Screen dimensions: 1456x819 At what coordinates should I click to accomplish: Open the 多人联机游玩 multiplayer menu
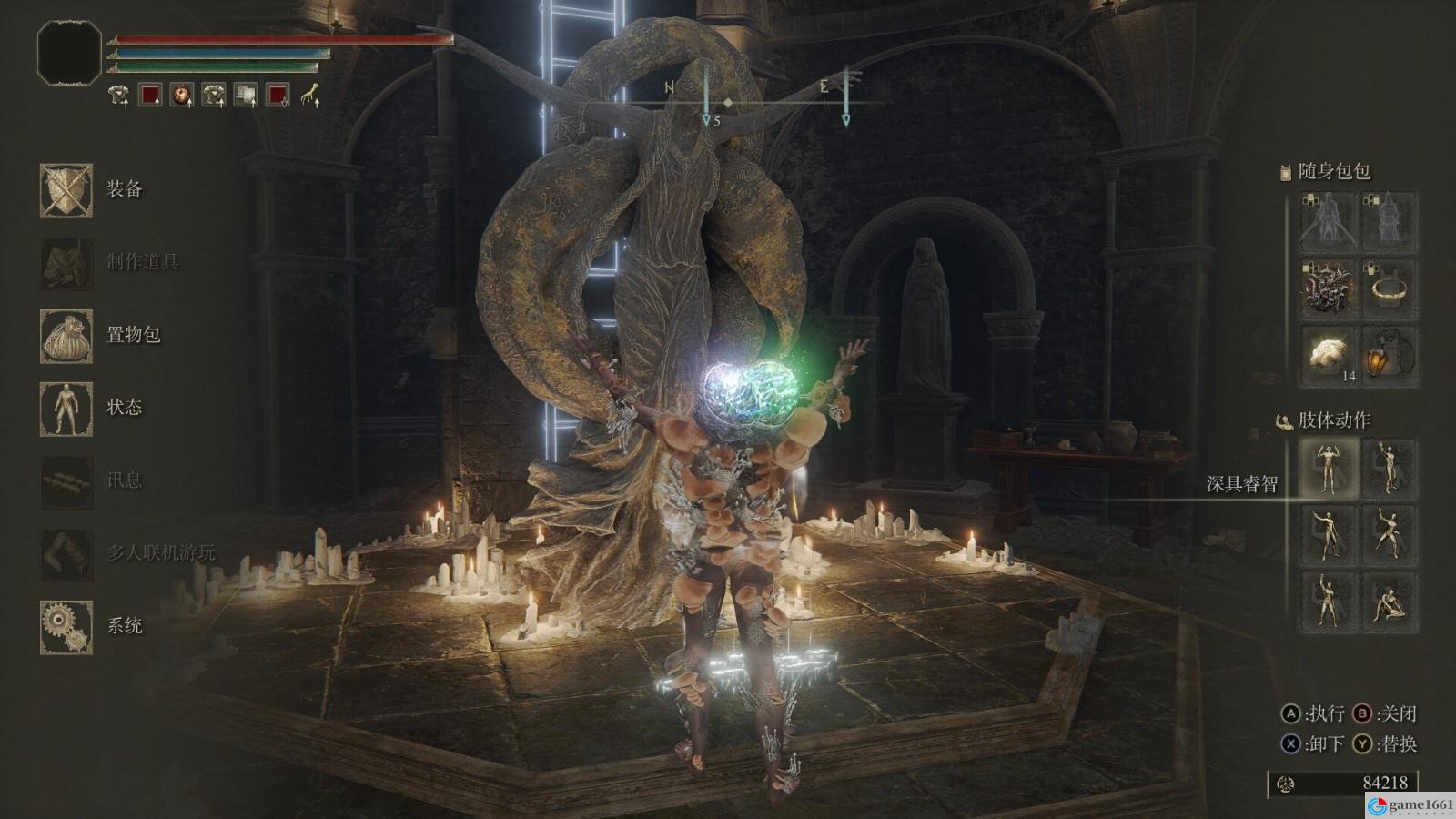(x=66, y=553)
